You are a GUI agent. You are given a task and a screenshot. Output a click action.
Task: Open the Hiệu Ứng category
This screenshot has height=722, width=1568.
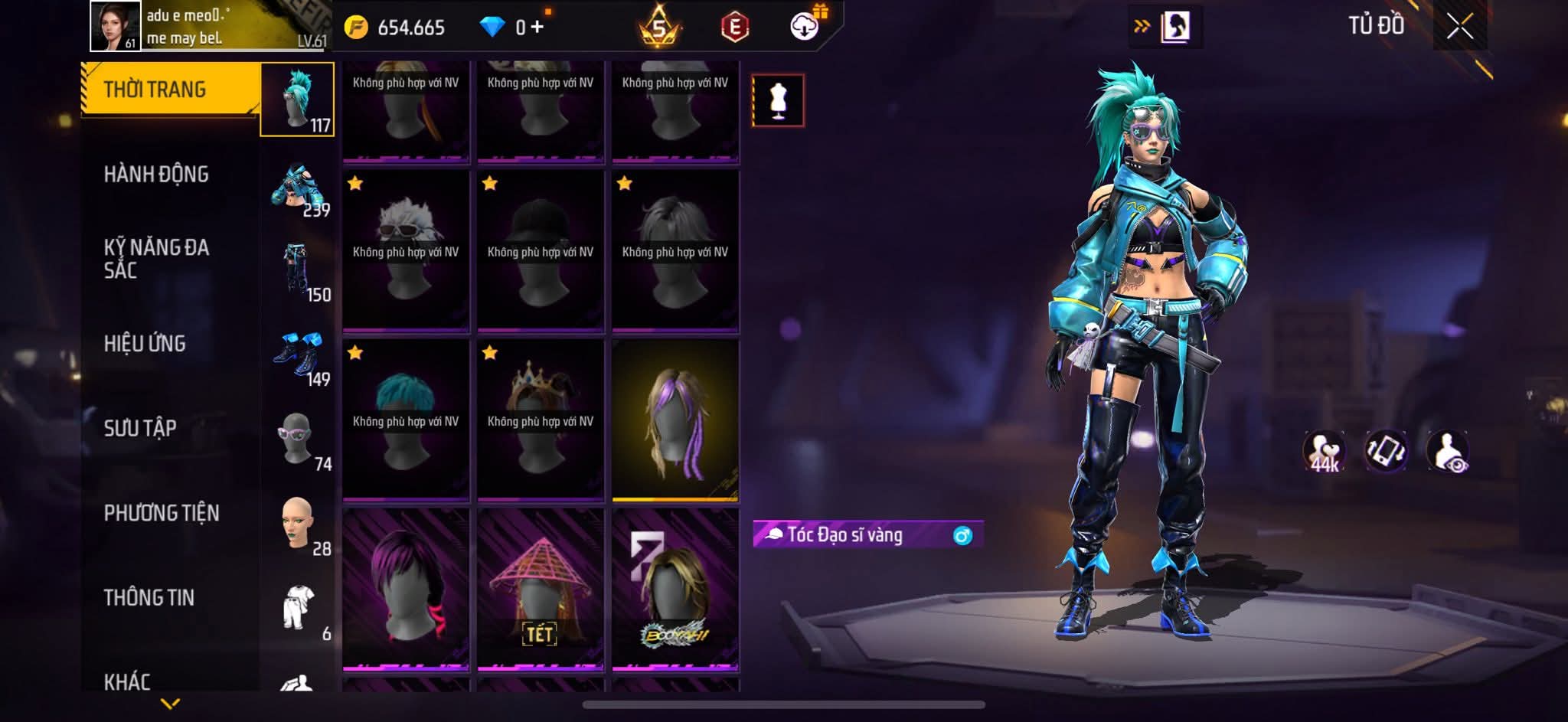145,344
